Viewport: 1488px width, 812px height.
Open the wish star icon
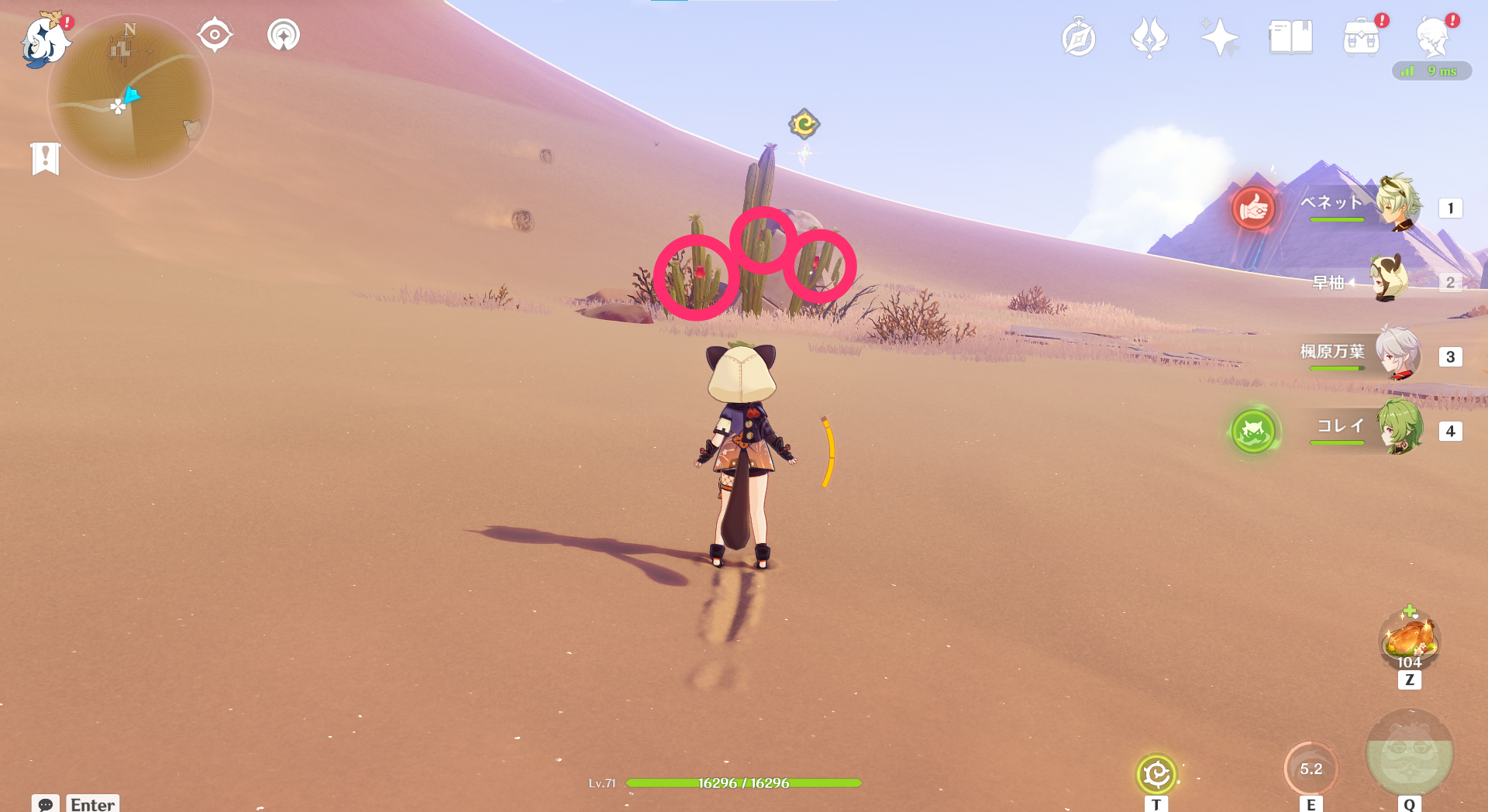[1219, 38]
